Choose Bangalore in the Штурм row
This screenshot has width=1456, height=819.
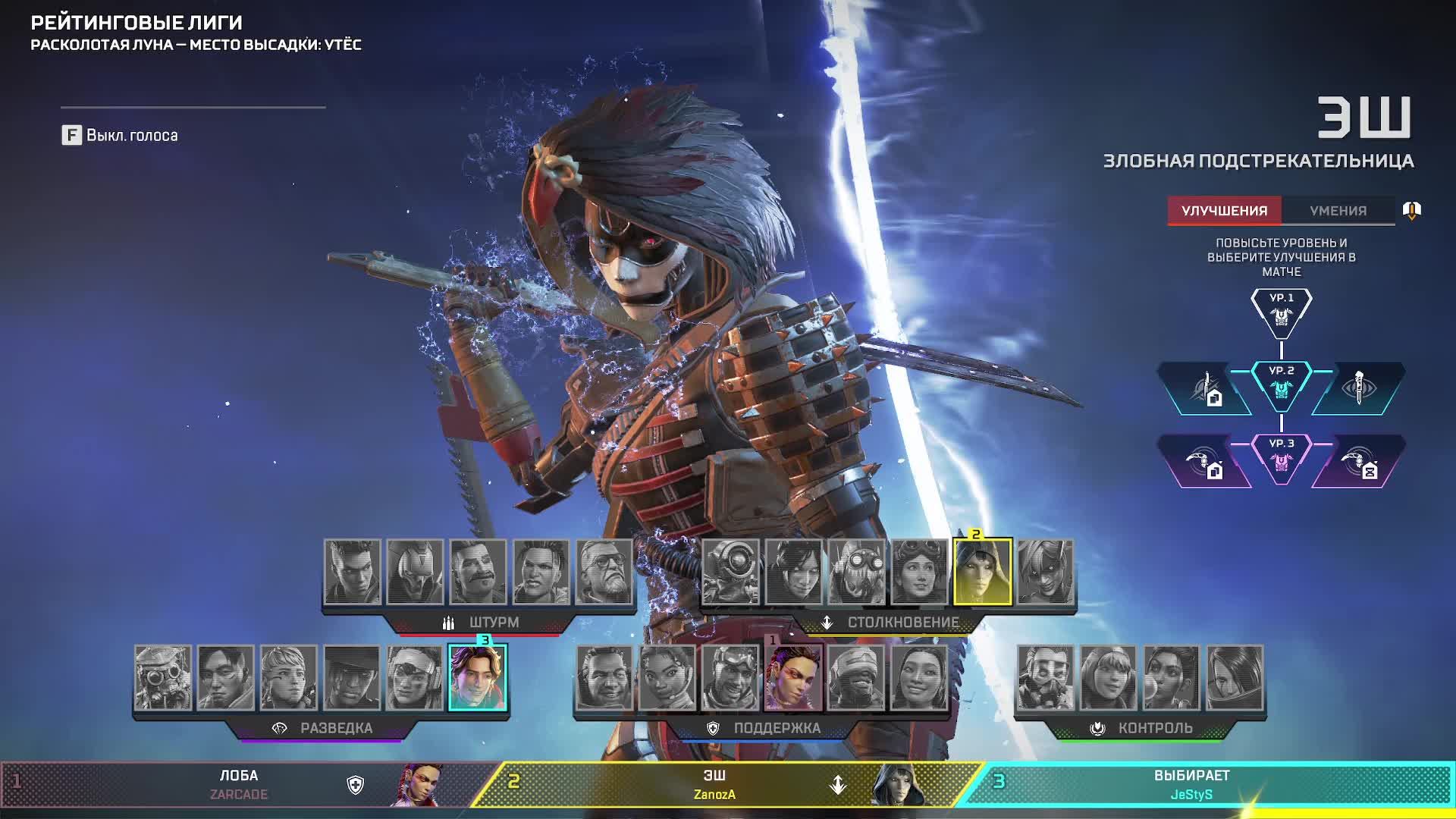coord(352,573)
